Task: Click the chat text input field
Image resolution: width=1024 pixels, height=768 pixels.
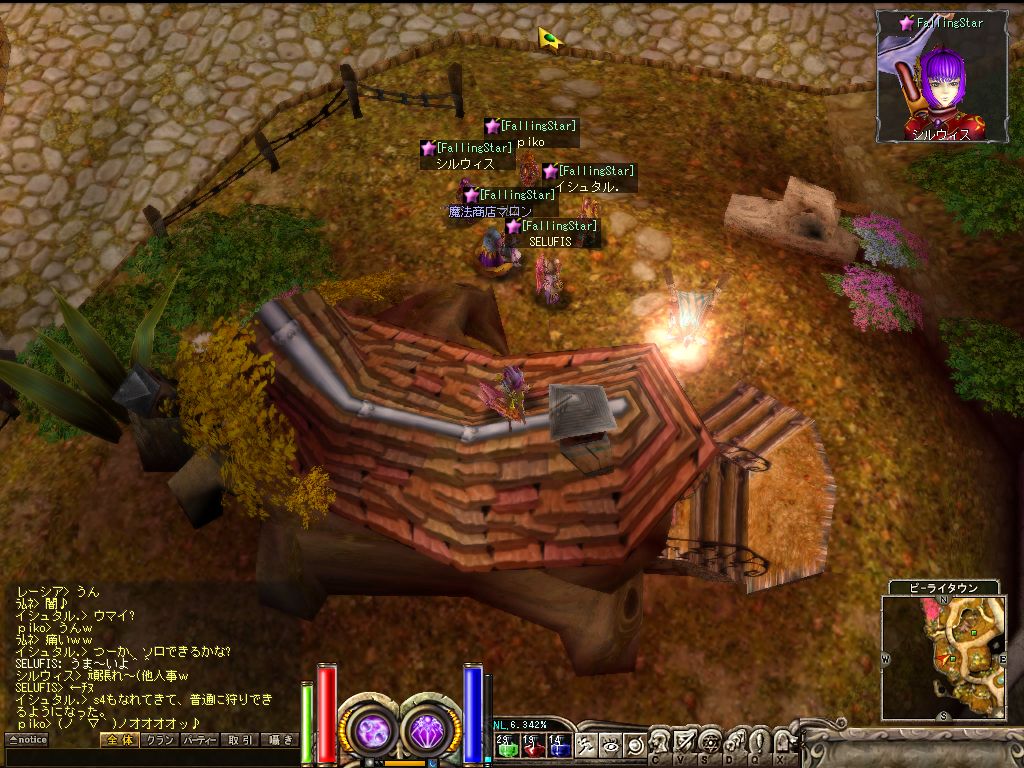Action: point(150,757)
